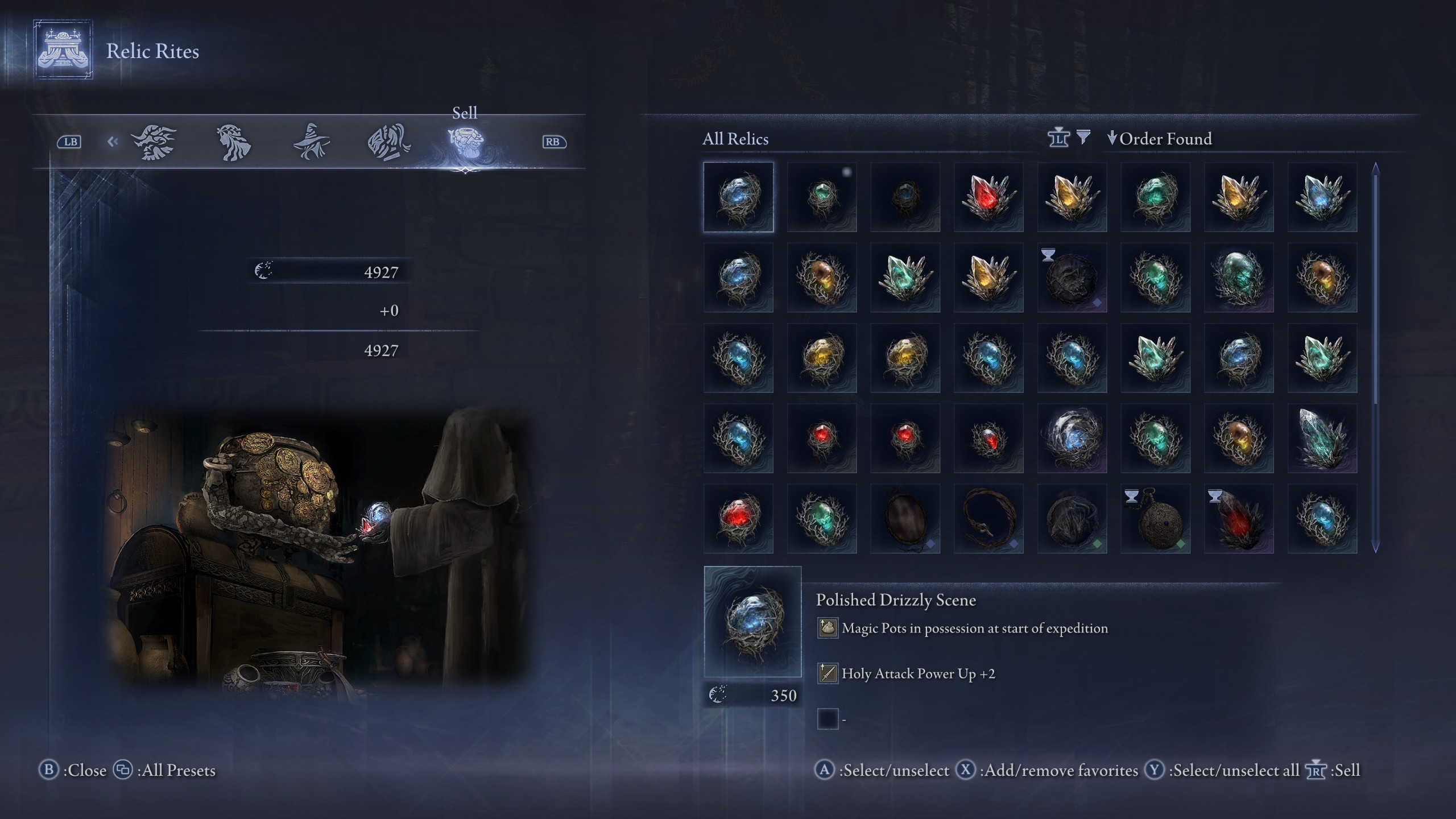The width and height of the screenshot is (1456, 819).
Task: Click the anvil sort icon near Order Found
Action: (1059, 138)
